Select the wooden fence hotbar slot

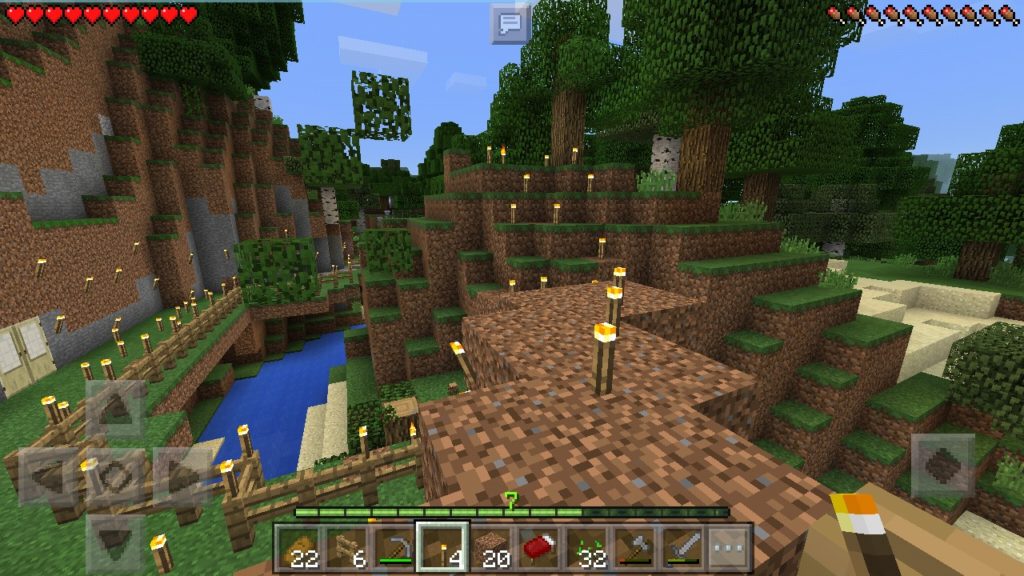coord(346,547)
